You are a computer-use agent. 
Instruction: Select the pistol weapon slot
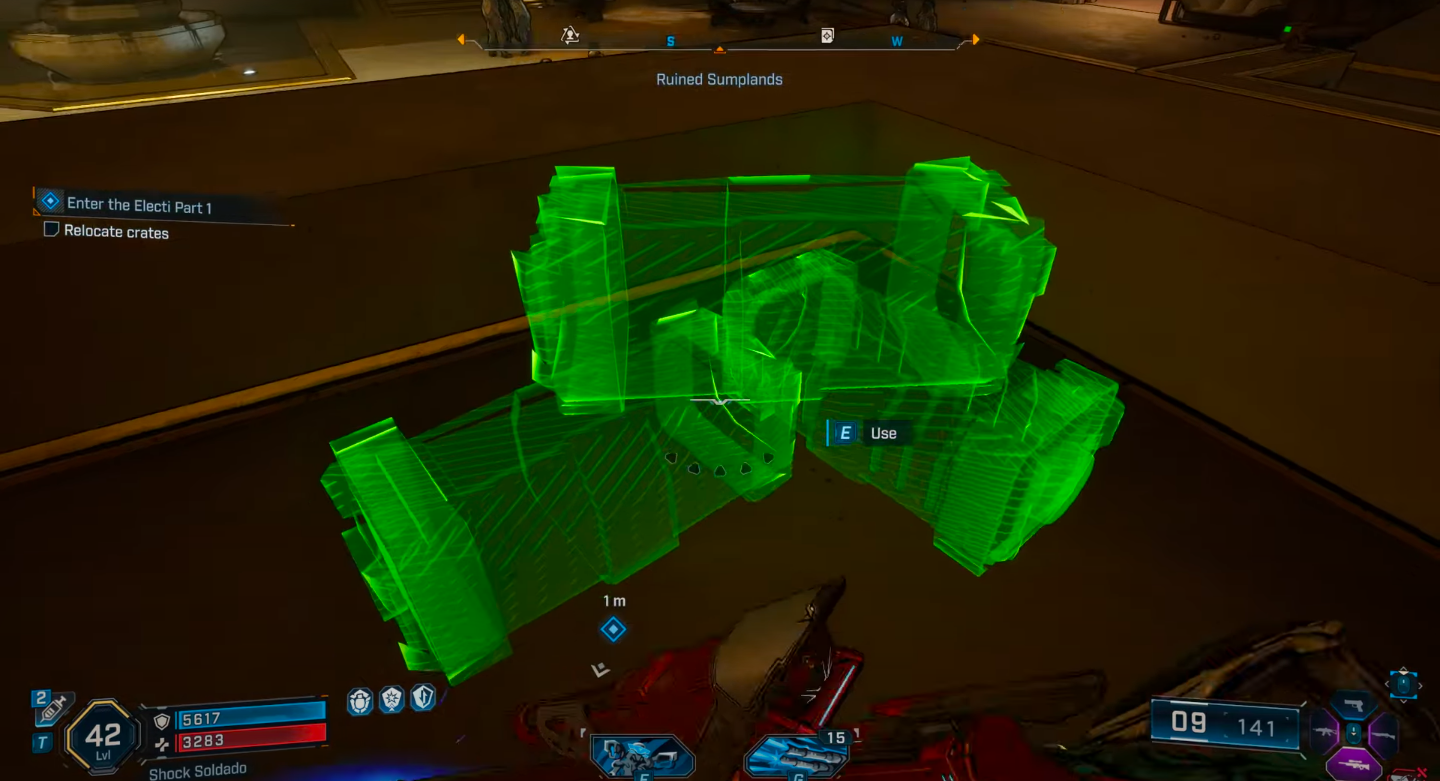[x=1355, y=705]
